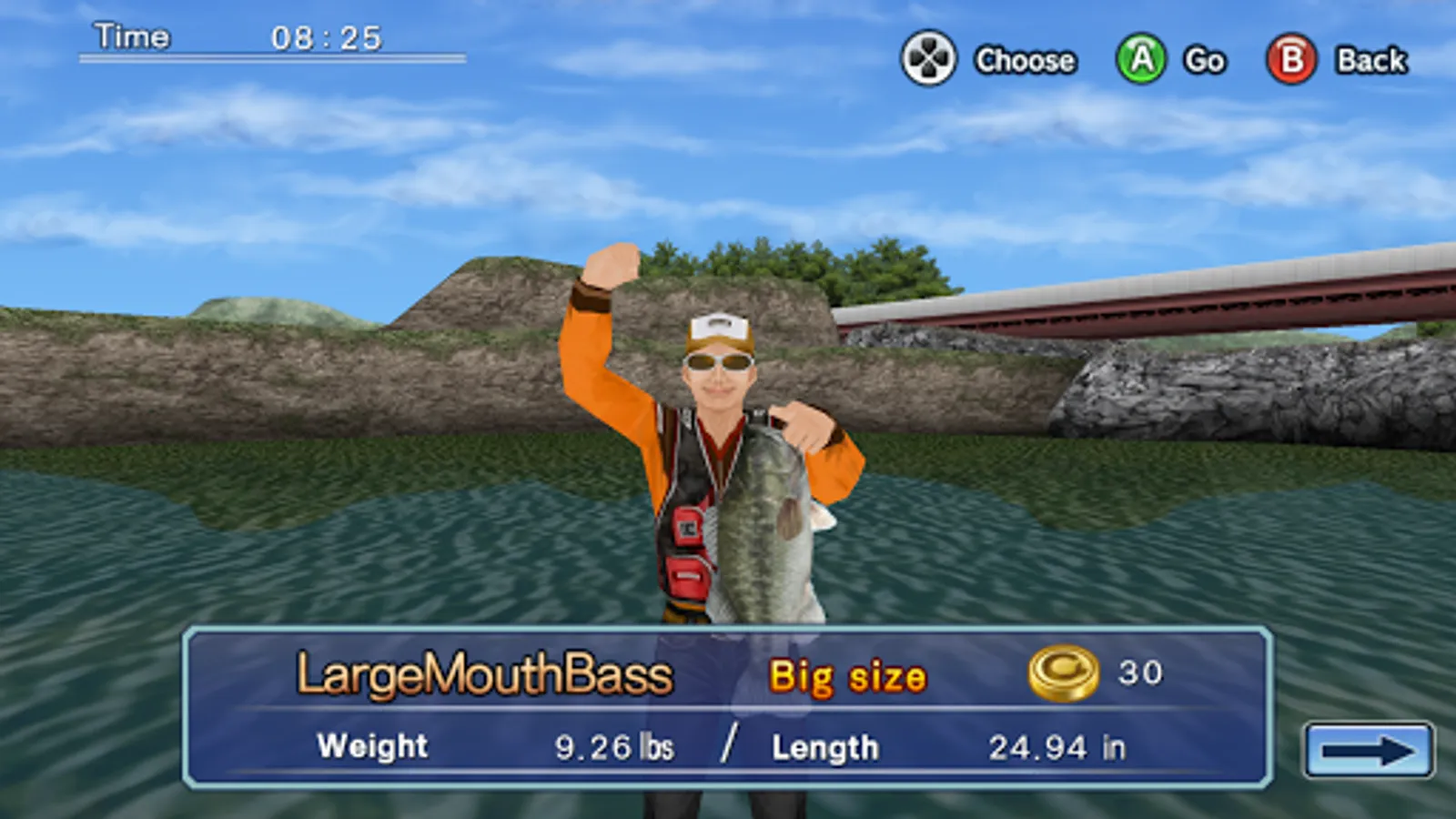Toggle the Big size label
This screenshot has width=1456, height=819.
pos(847,675)
